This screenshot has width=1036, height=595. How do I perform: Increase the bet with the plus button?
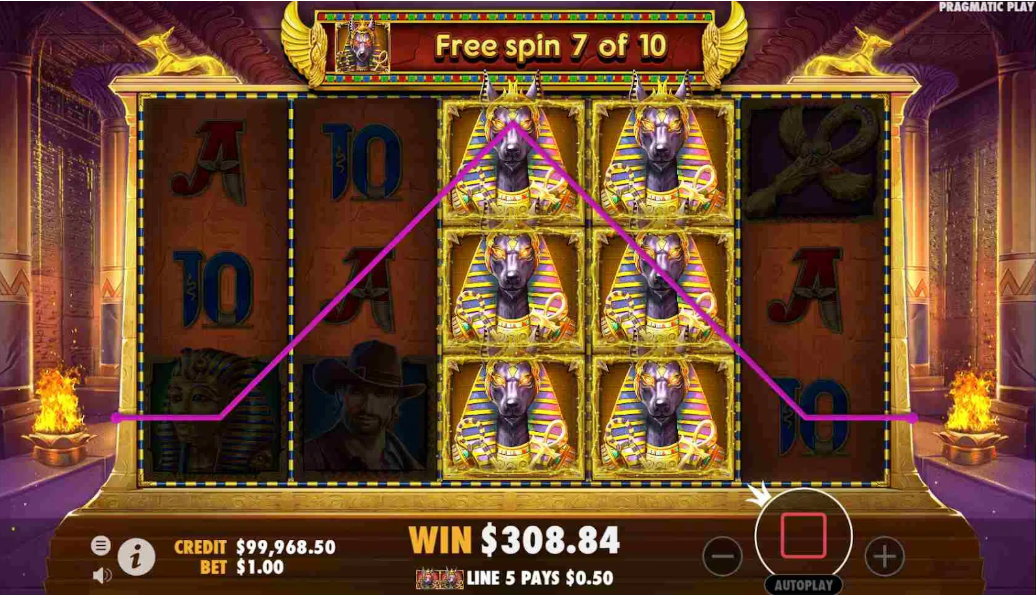pos(884,555)
